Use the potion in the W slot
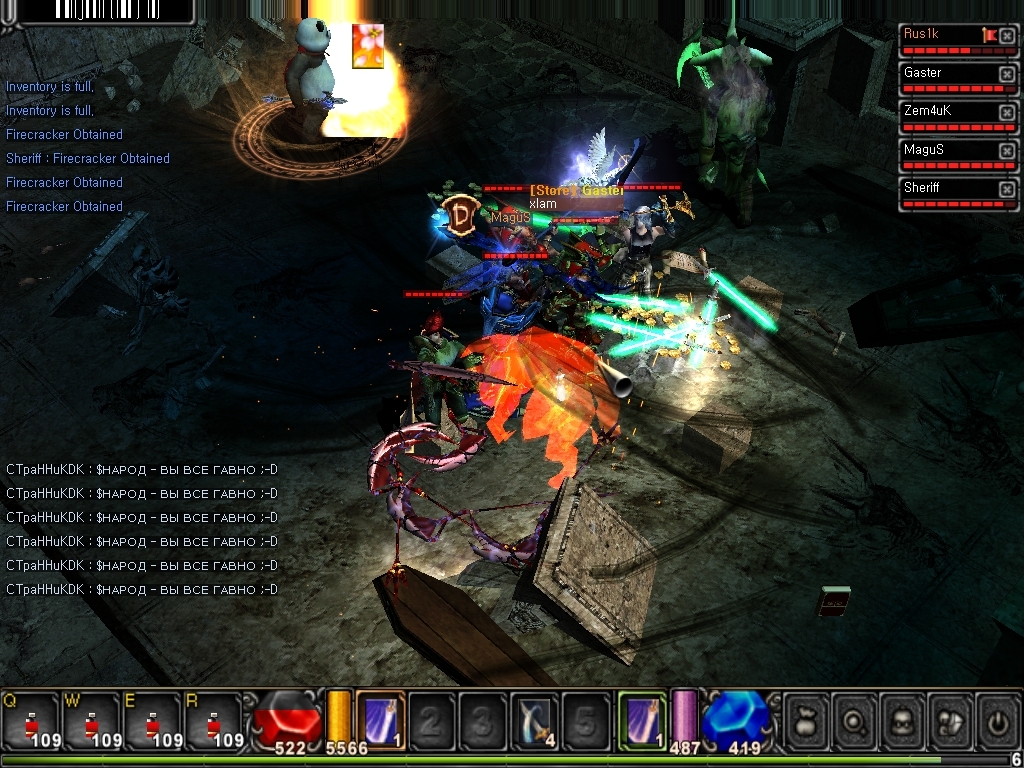Image resolution: width=1024 pixels, height=768 pixels. [x=91, y=720]
